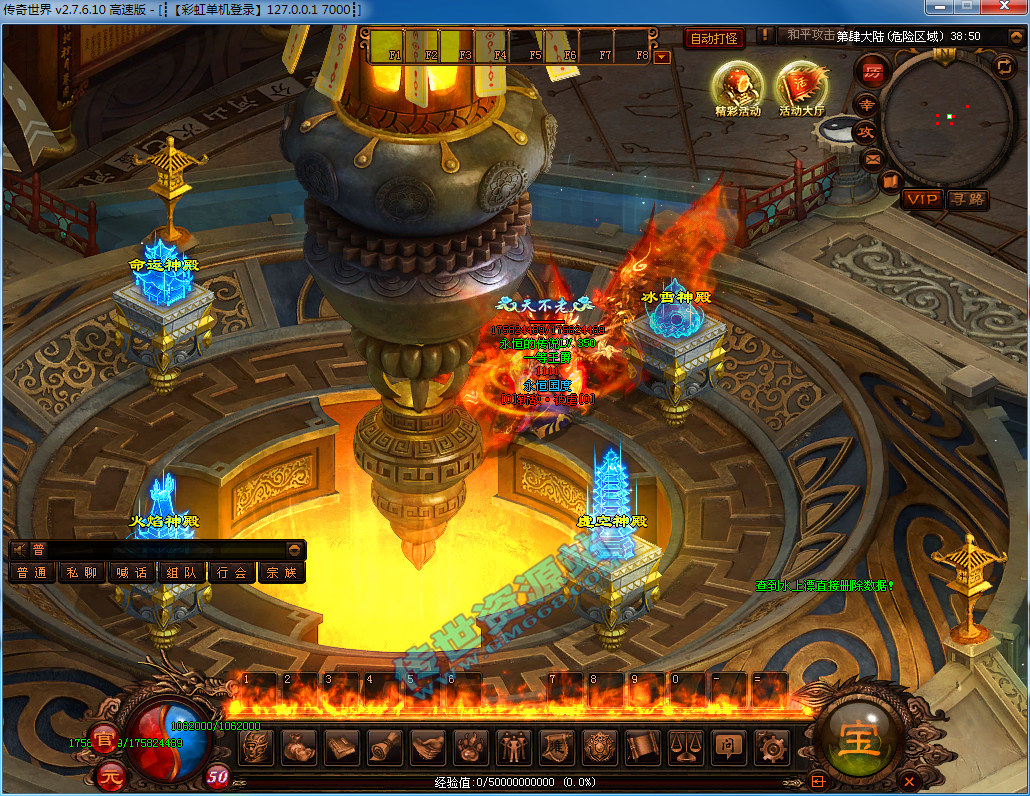Open the bag pouch icon
Viewport: 1030px width, 796px height.
click(x=299, y=746)
